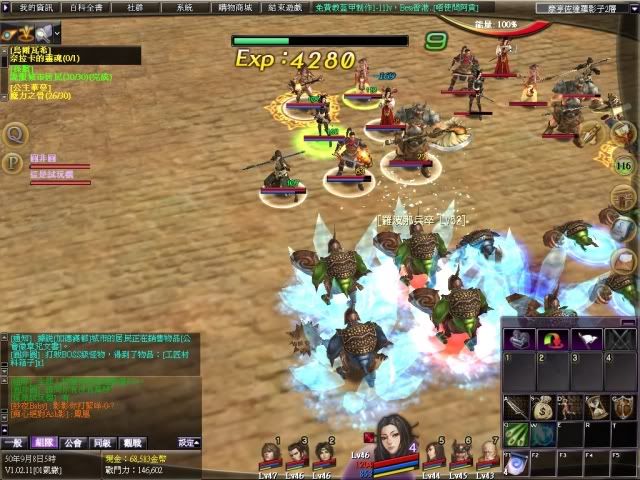Viewport: 640px width, 480px height.
Task: Click the 結束遊戲 exit game button
Action: (x=285, y=7)
